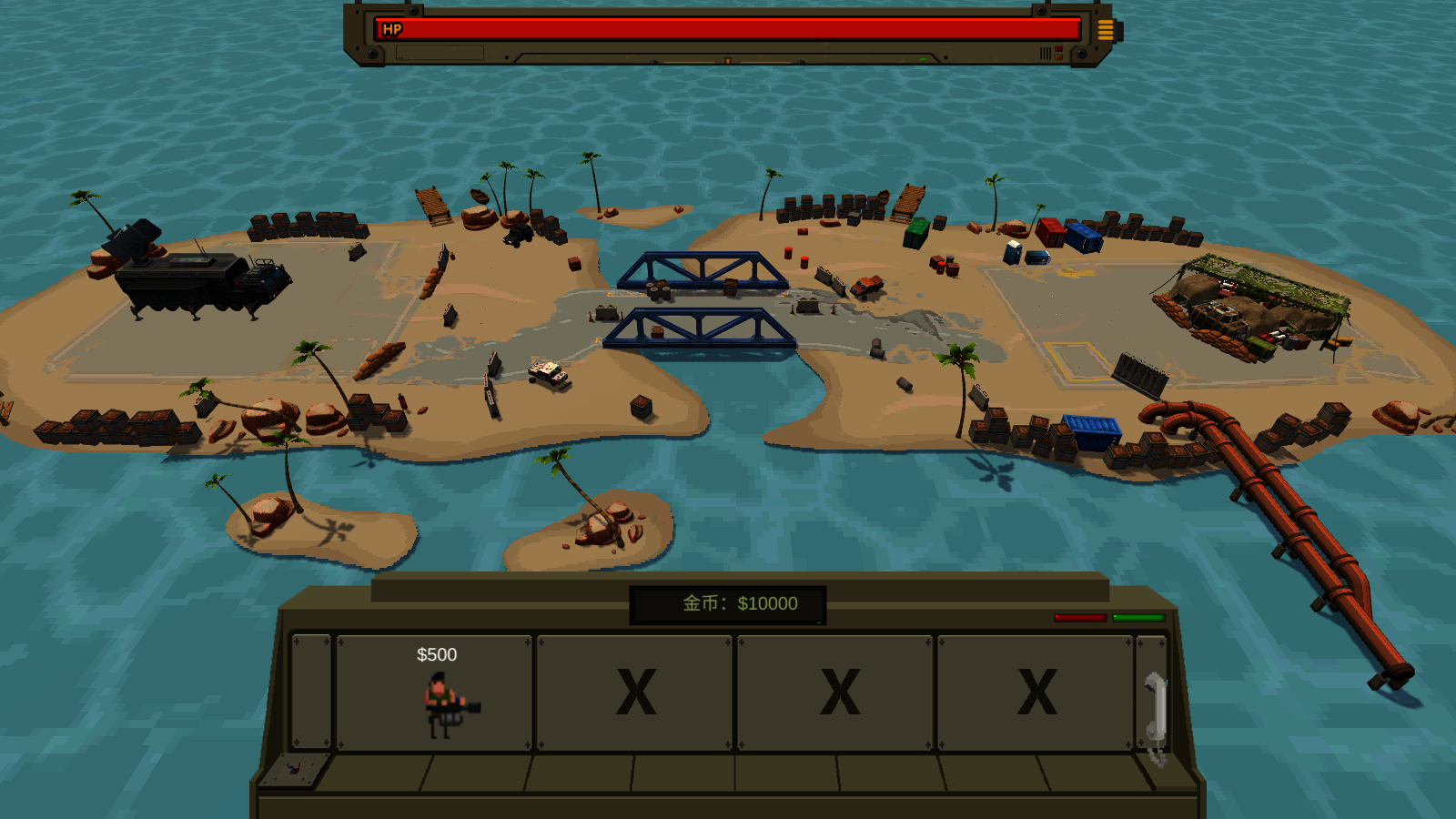
Task: Expand the yellow vent stack on the HP bar's right
Action: tap(1107, 29)
